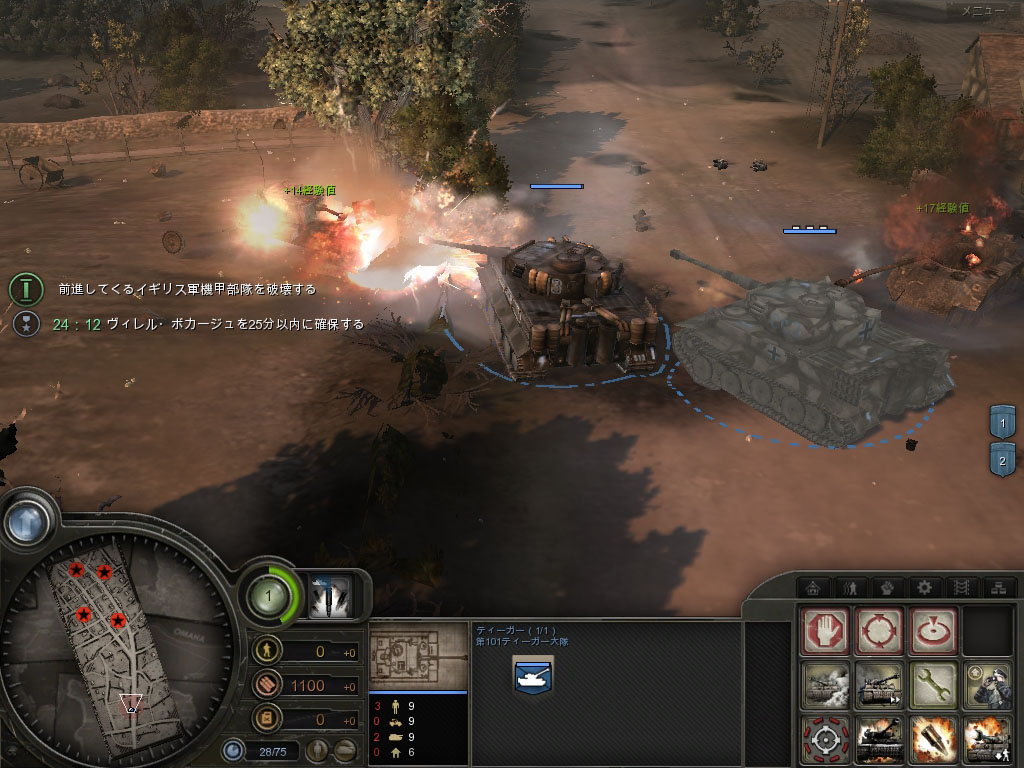Viewport: 1024px width, 768px height.
Task: Click the green wrench repair command
Action: click(934, 686)
